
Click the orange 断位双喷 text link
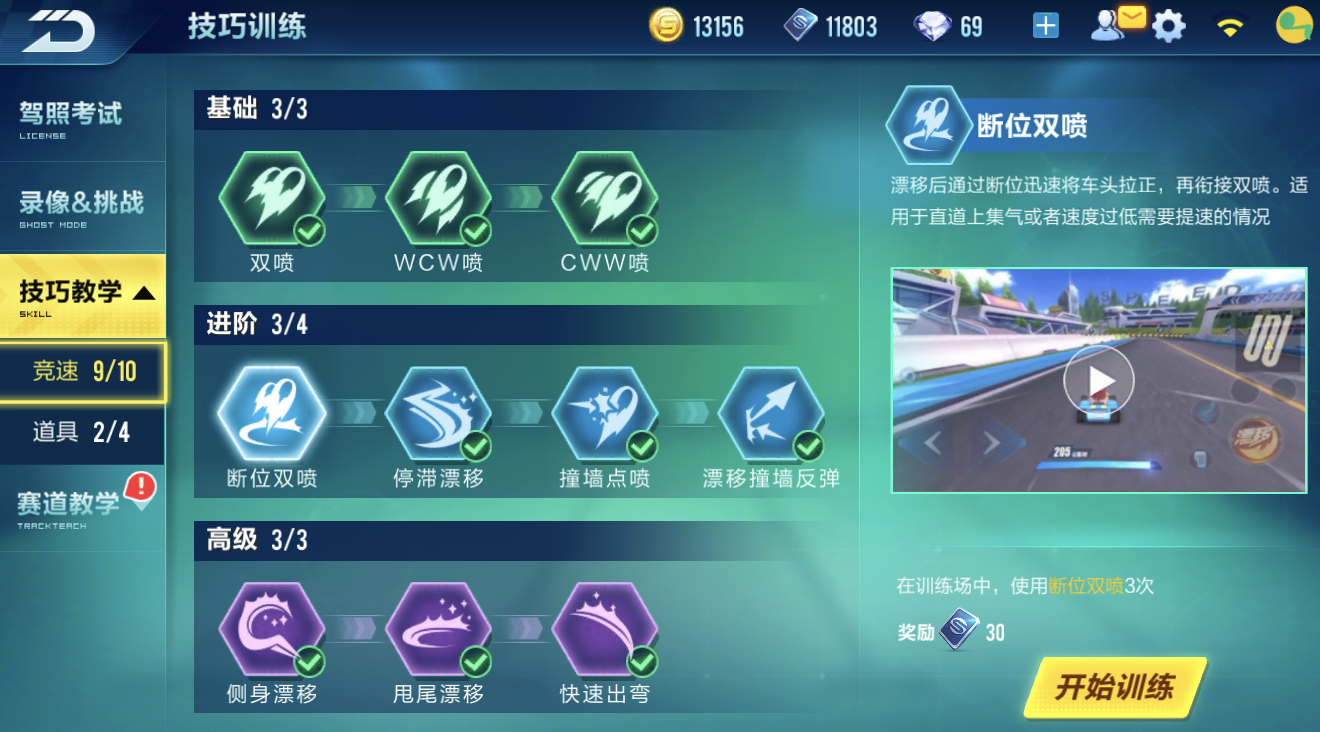(1083, 587)
